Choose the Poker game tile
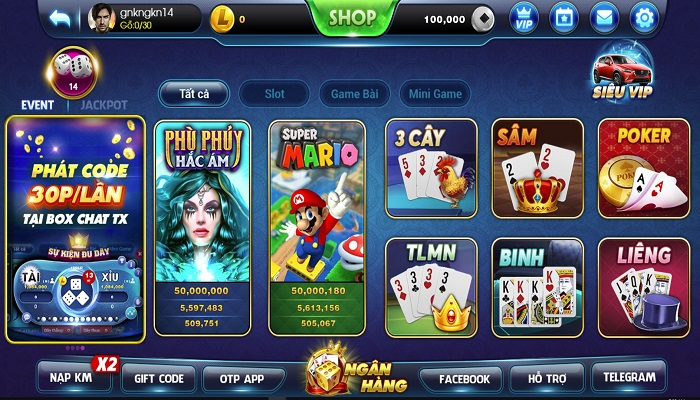Screen dimensions: 700x400 644,168
